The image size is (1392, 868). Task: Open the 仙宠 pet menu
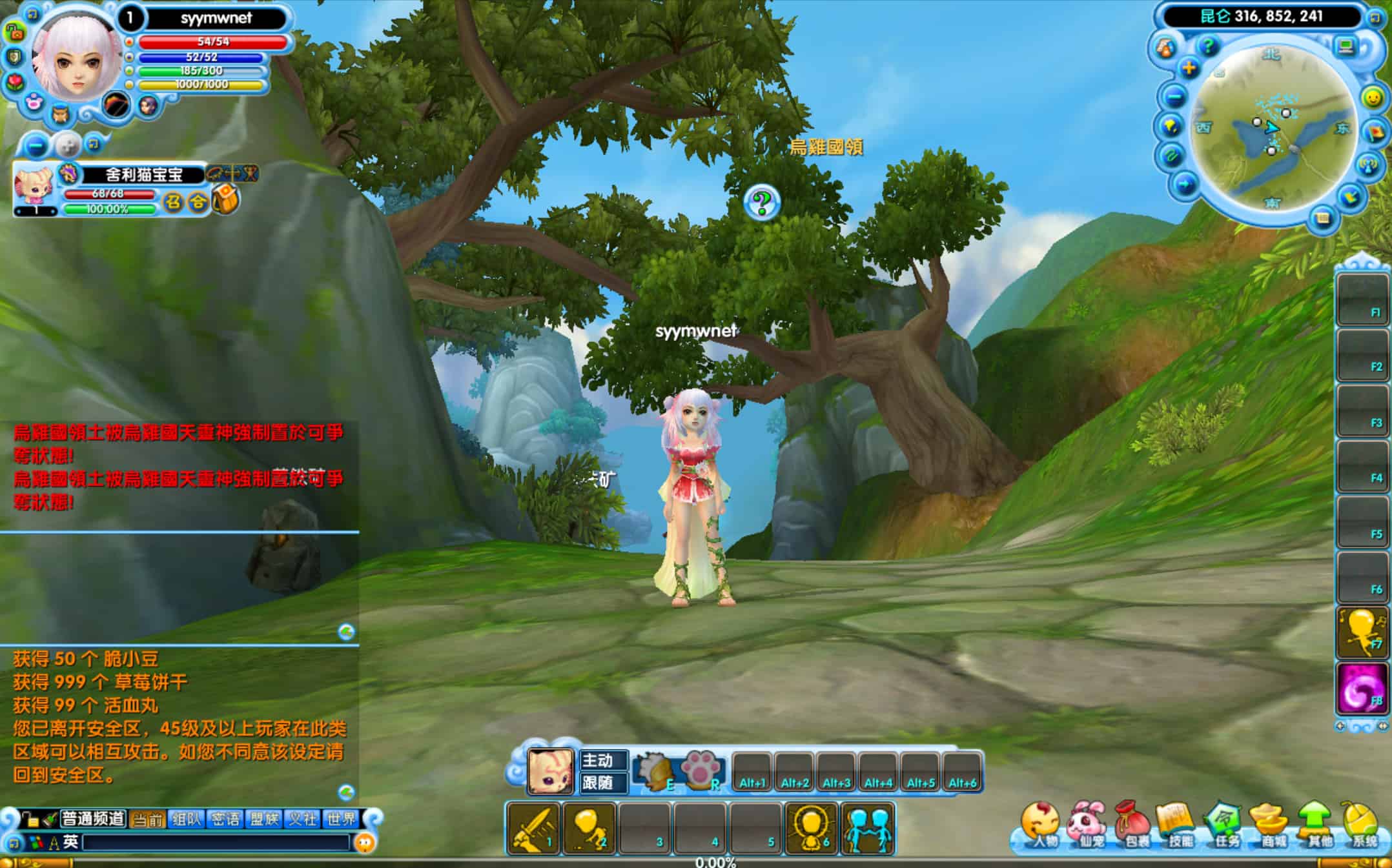pos(1087,826)
